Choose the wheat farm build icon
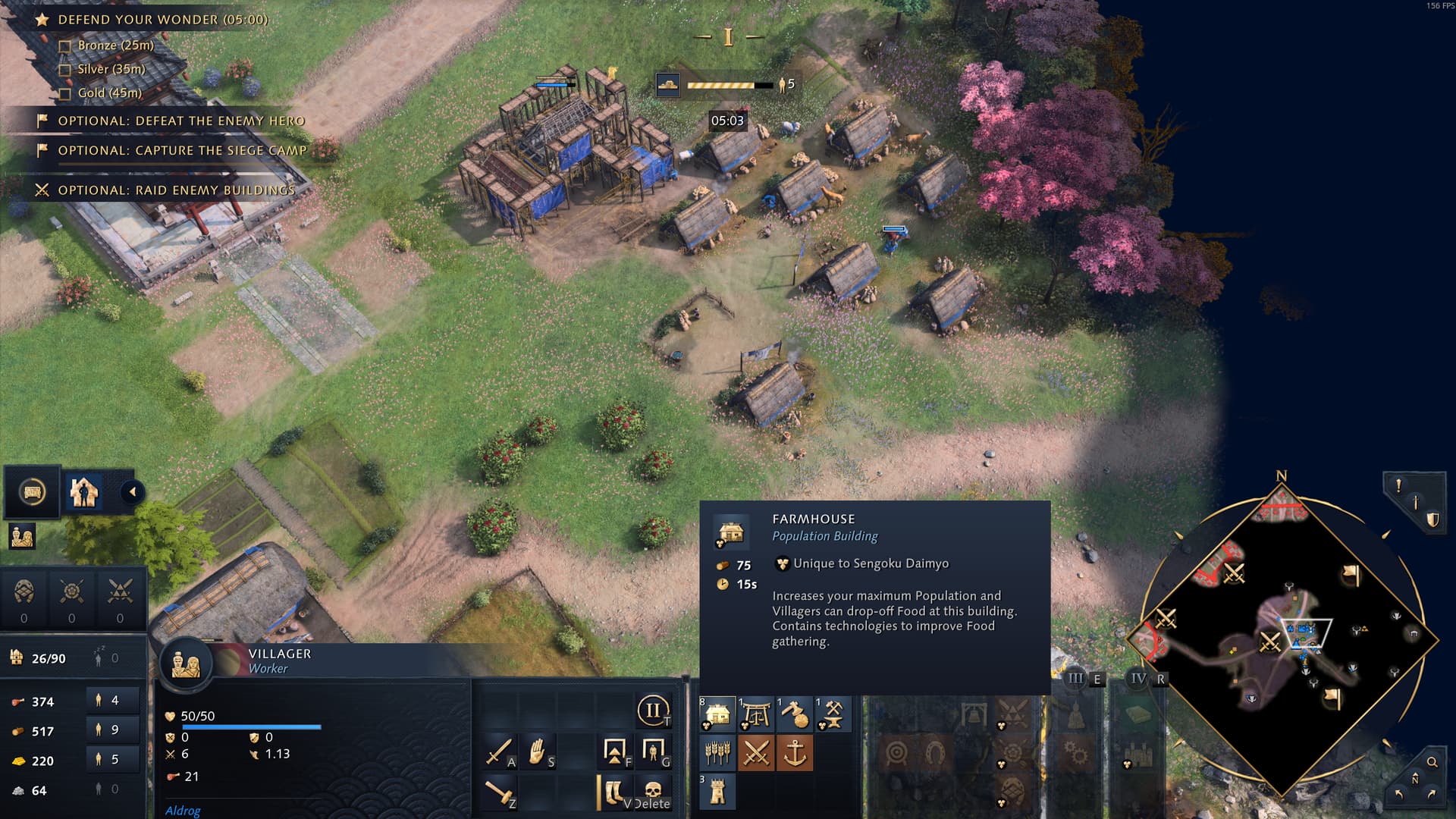 tap(717, 753)
